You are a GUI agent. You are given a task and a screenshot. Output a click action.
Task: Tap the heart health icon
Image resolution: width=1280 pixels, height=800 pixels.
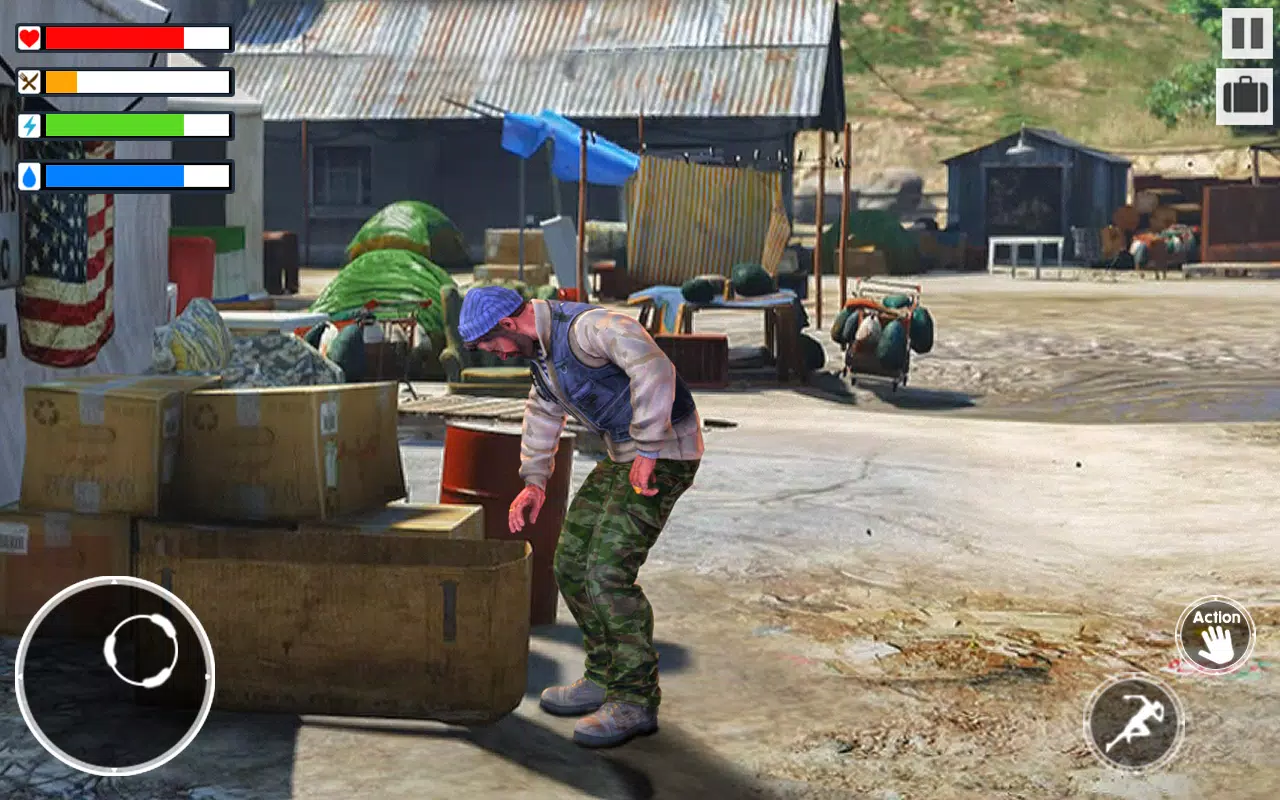(31, 38)
